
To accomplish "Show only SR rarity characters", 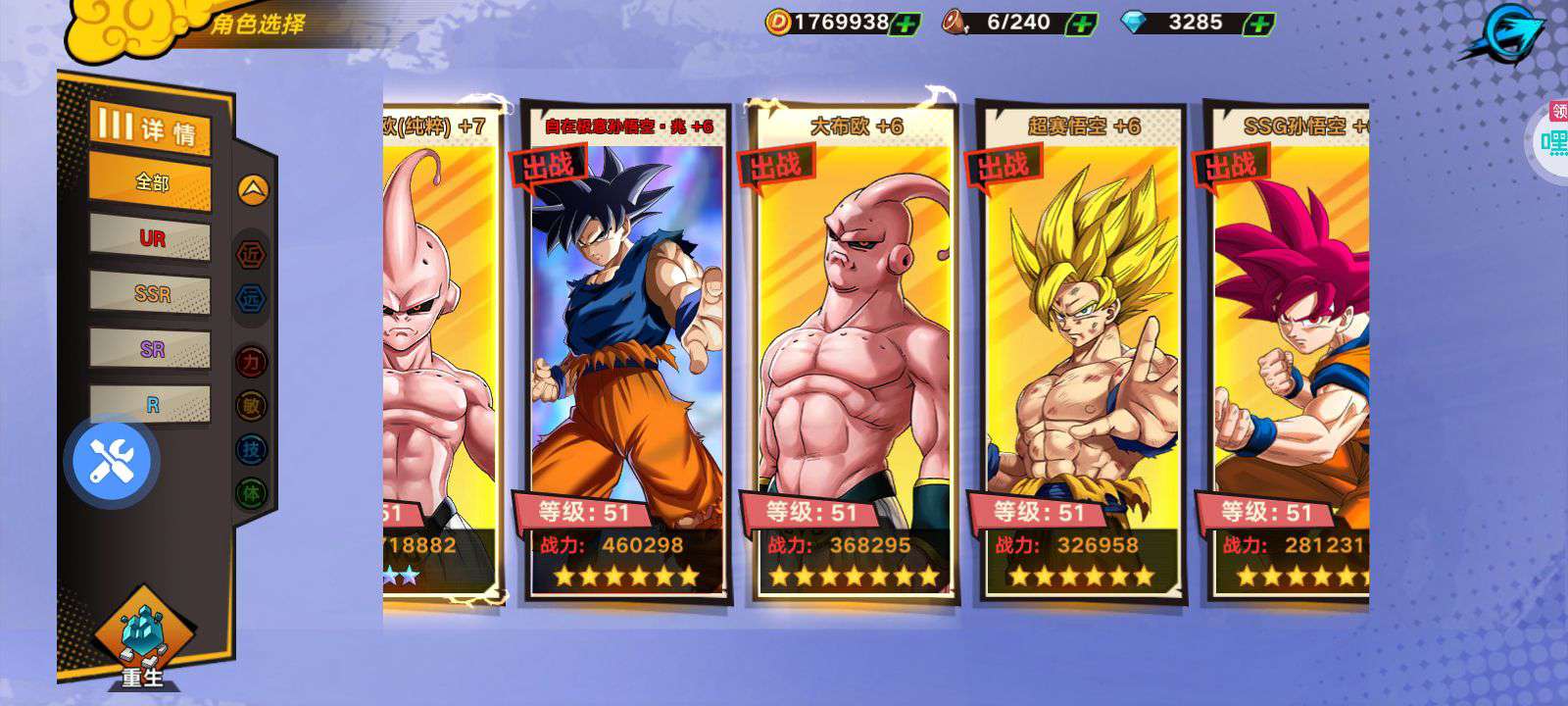I will click(151, 348).
